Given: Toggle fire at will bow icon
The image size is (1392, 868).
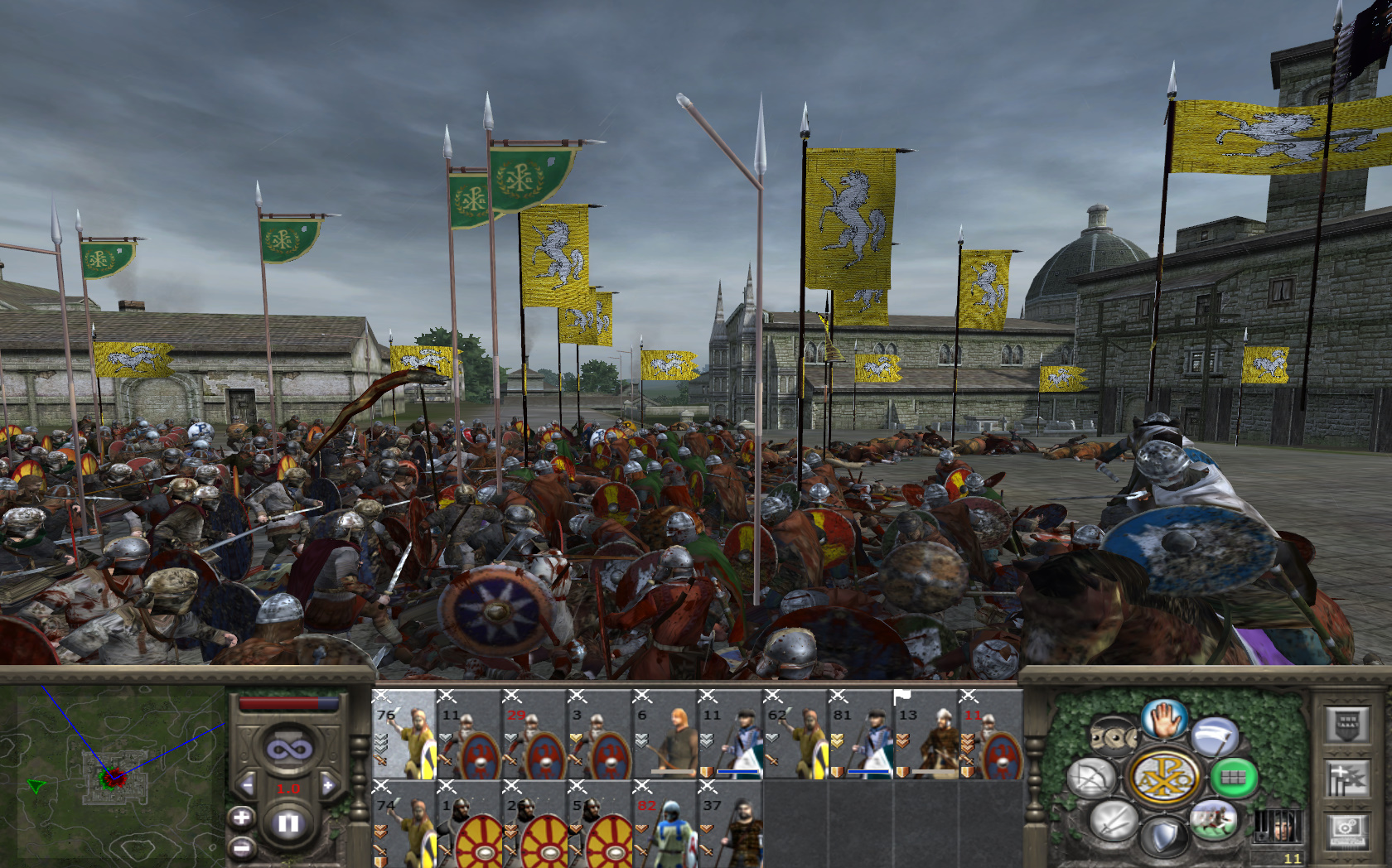Looking at the screenshot, I should [x=1091, y=779].
